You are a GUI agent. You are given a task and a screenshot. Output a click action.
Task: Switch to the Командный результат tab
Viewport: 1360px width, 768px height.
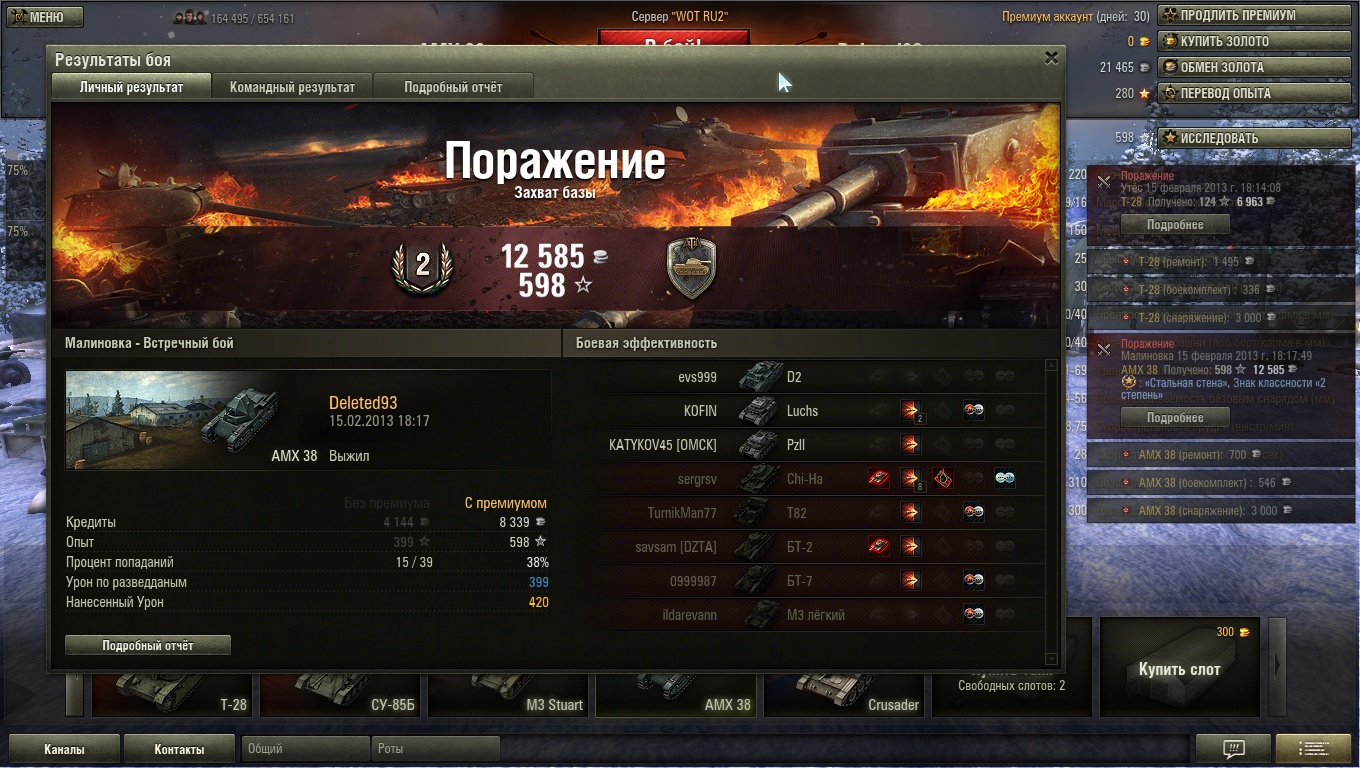292,87
